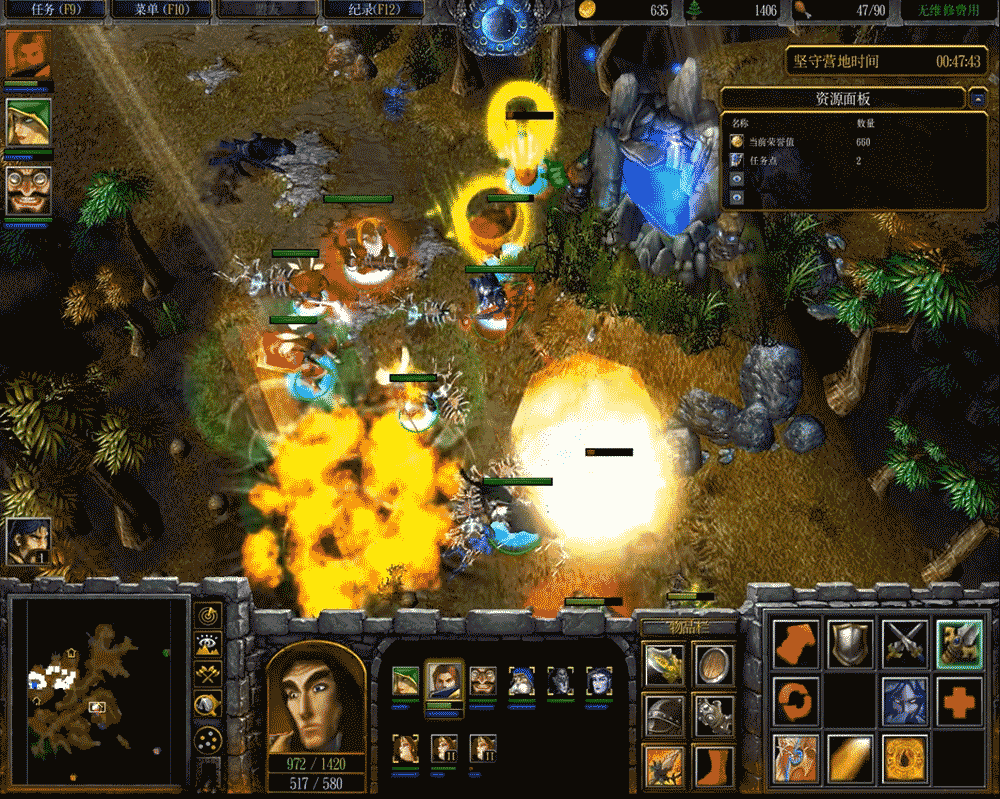Choose the Patrol circular arrows command
Image resolution: width=1000 pixels, height=799 pixels.
pos(796,700)
